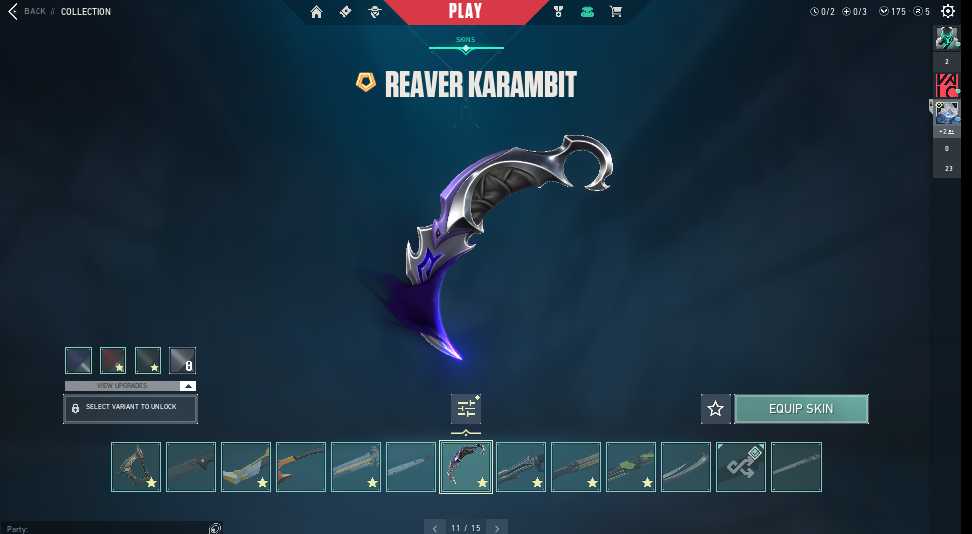Open the store via the shopping cart icon
The width and height of the screenshot is (972, 534).
pos(615,12)
